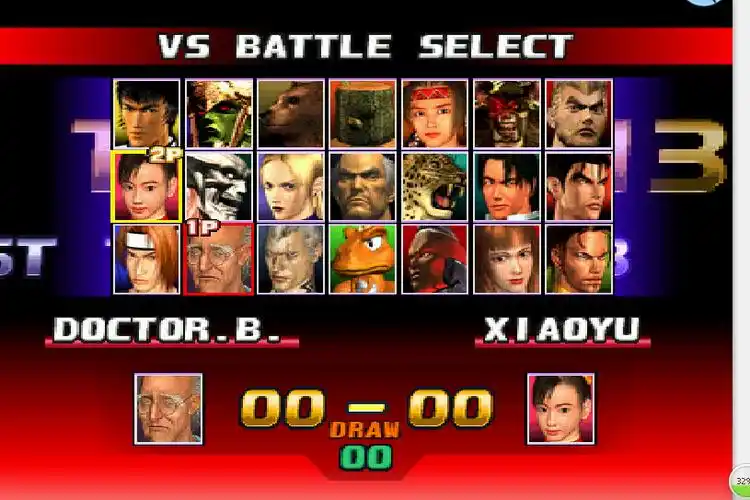
Task: Select Gon the orange dinosaur
Action: [363, 259]
